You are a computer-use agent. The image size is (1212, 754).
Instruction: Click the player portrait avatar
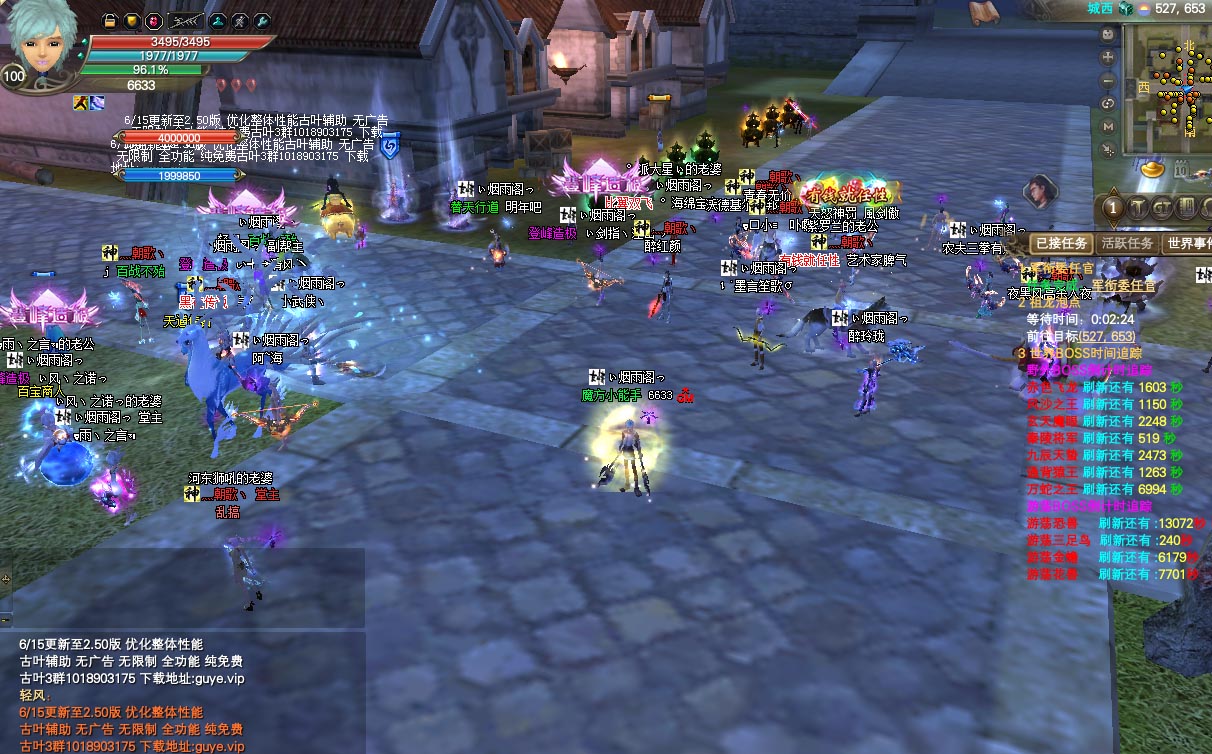point(42,45)
